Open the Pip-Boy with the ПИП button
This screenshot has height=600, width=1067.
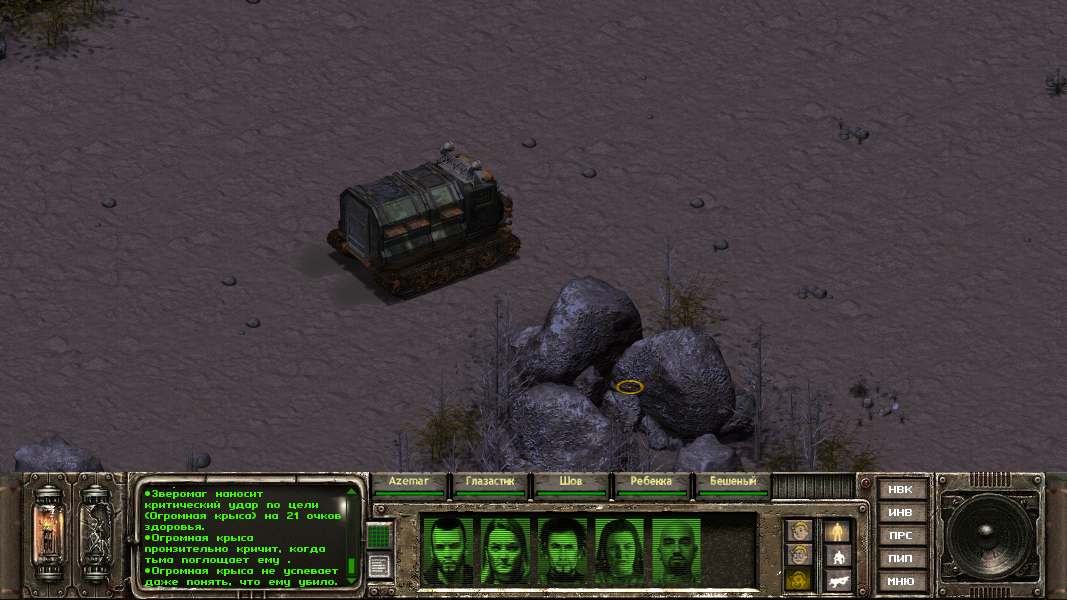coord(900,558)
